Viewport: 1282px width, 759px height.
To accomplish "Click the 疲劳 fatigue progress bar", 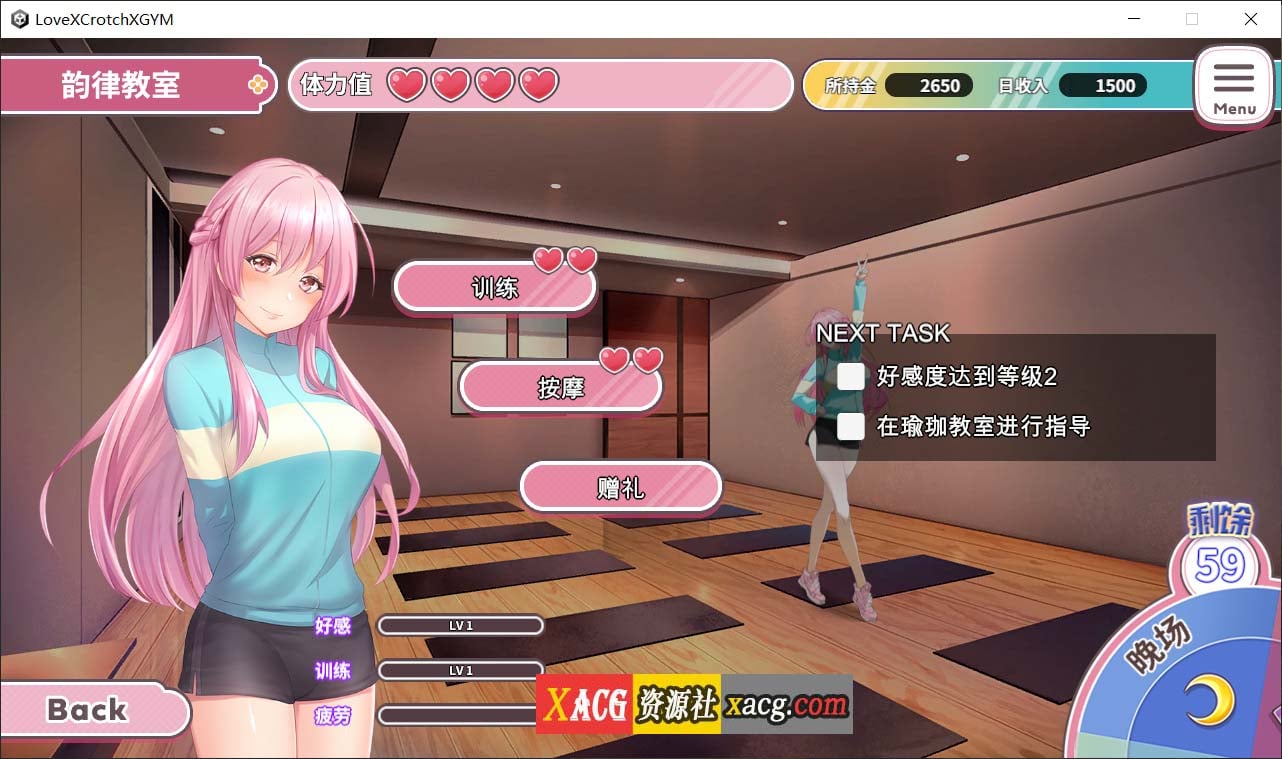I will click(460, 715).
